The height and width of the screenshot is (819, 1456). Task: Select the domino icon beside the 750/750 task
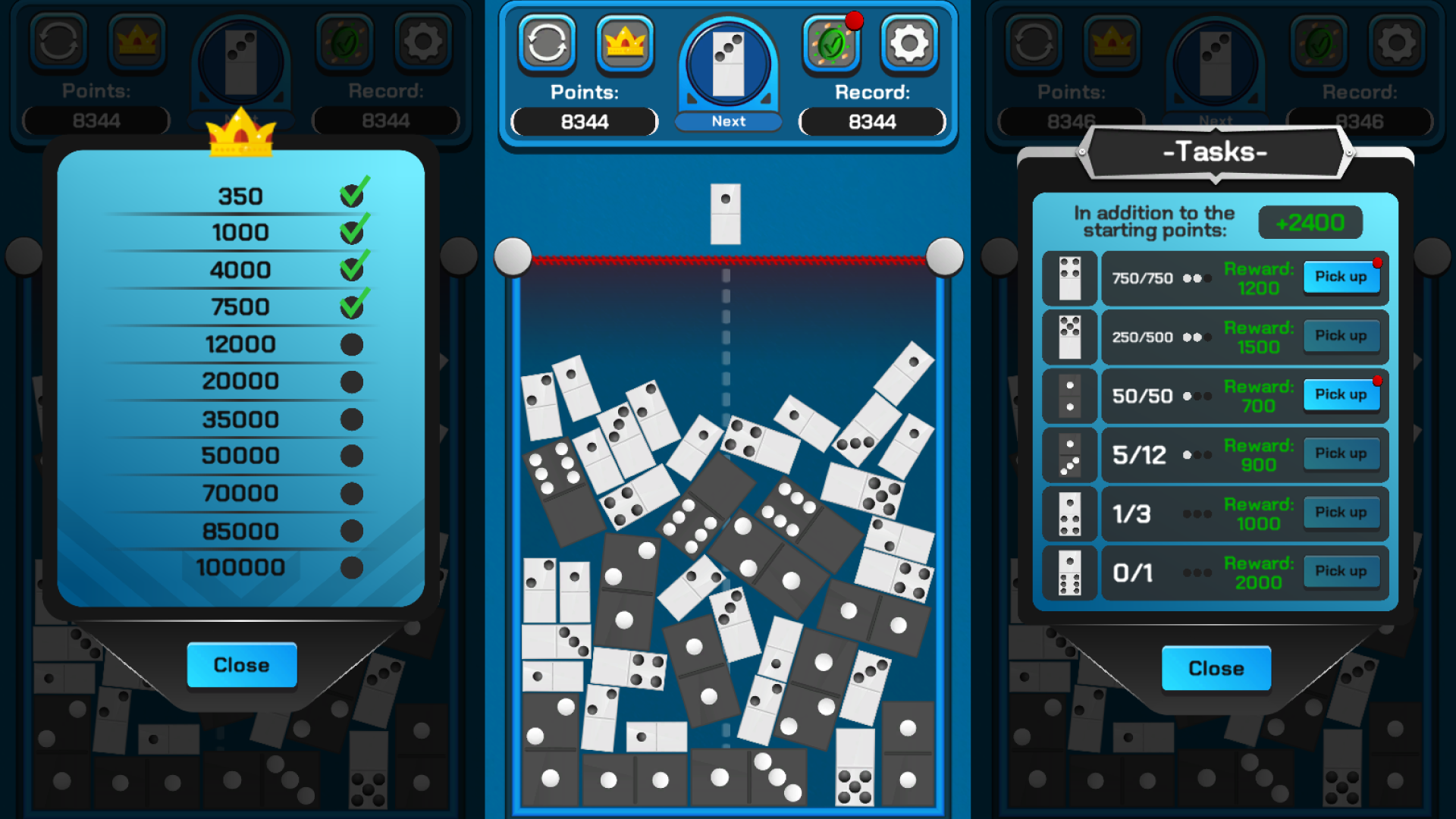pyautogui.click(x=1069, y=278)
